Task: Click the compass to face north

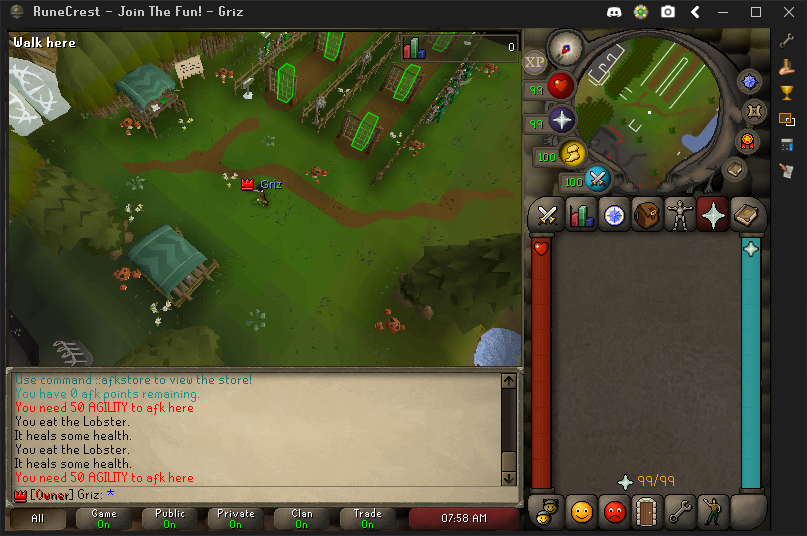Action: point(565,48)
